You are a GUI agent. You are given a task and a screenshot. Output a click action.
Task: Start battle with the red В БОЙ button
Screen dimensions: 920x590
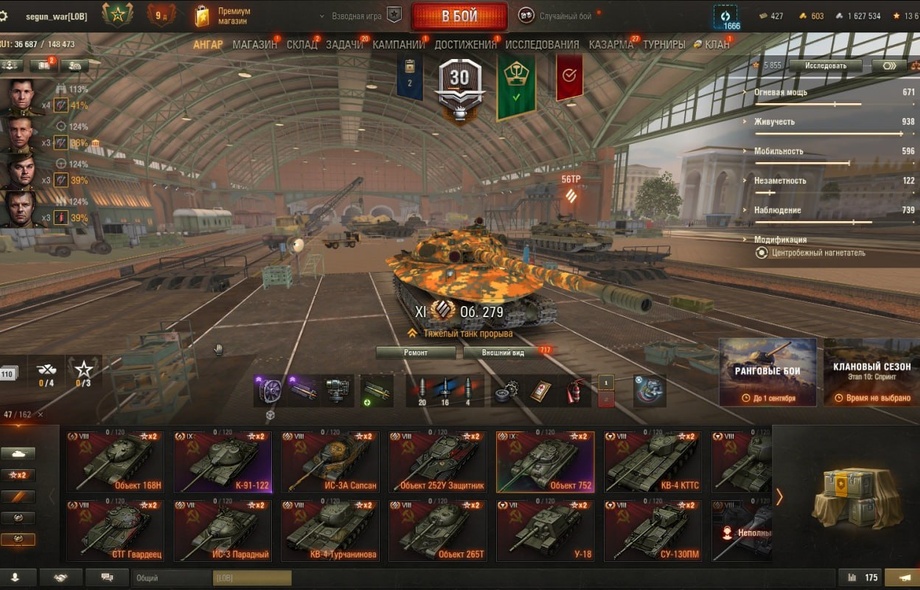point(459,16)
